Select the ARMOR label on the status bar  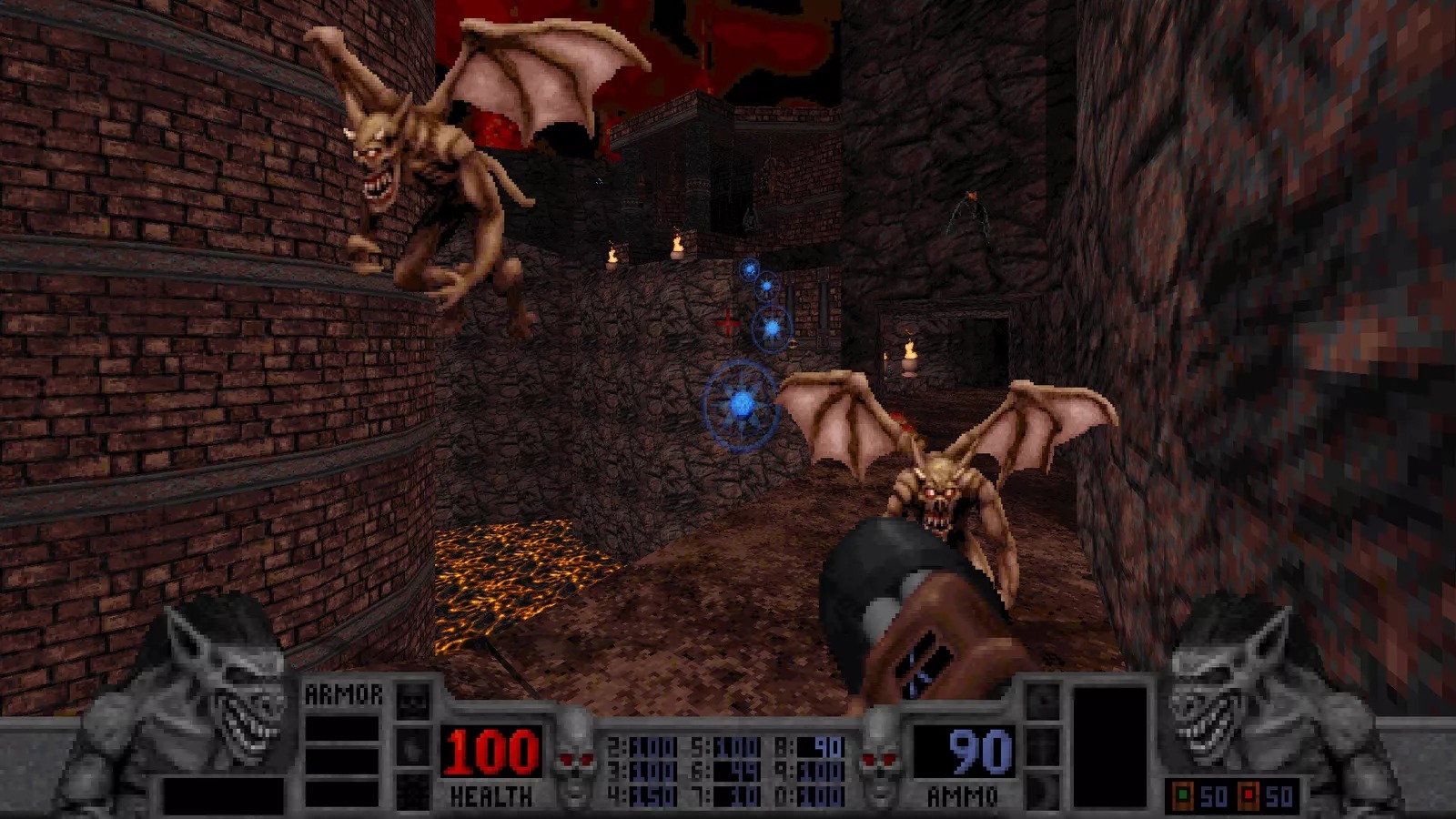pos(344,693)
